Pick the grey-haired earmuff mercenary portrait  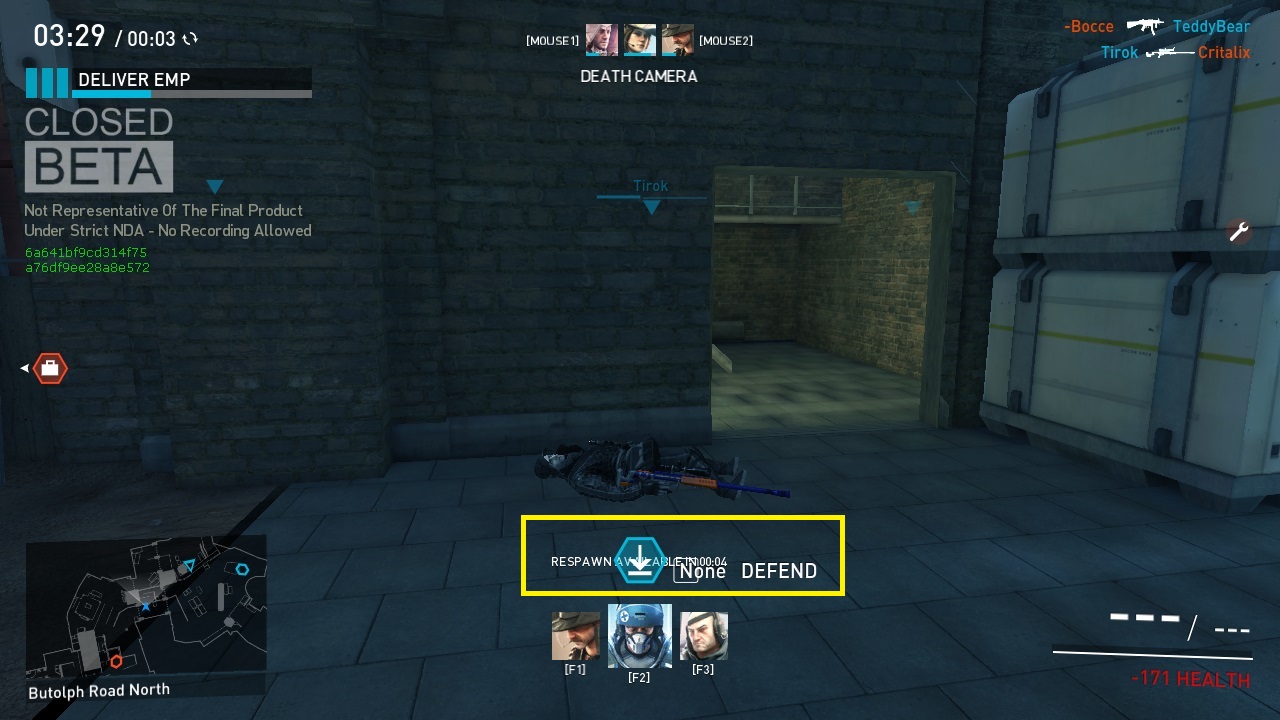(x=703, y=637)
